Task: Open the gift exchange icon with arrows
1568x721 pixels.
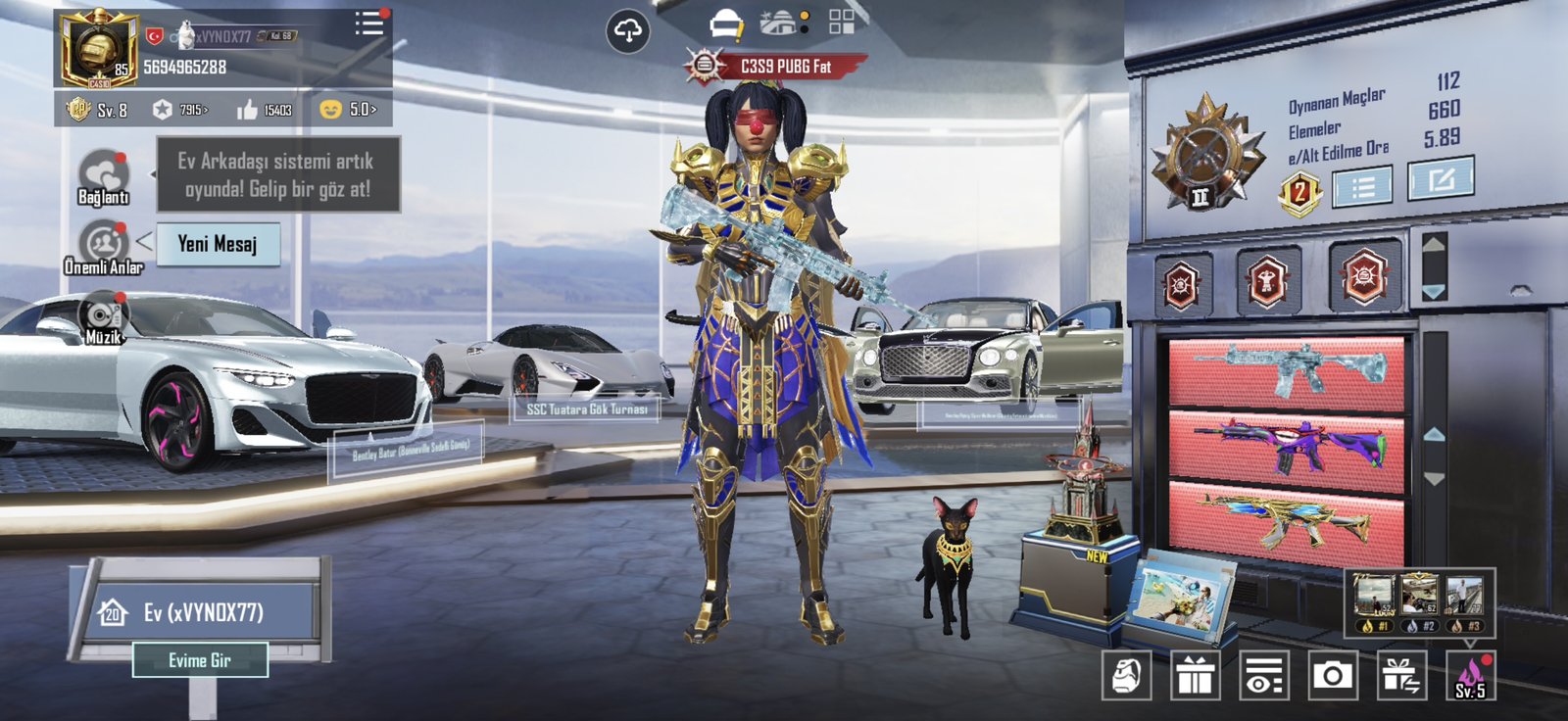Action: coord(1400,675)
